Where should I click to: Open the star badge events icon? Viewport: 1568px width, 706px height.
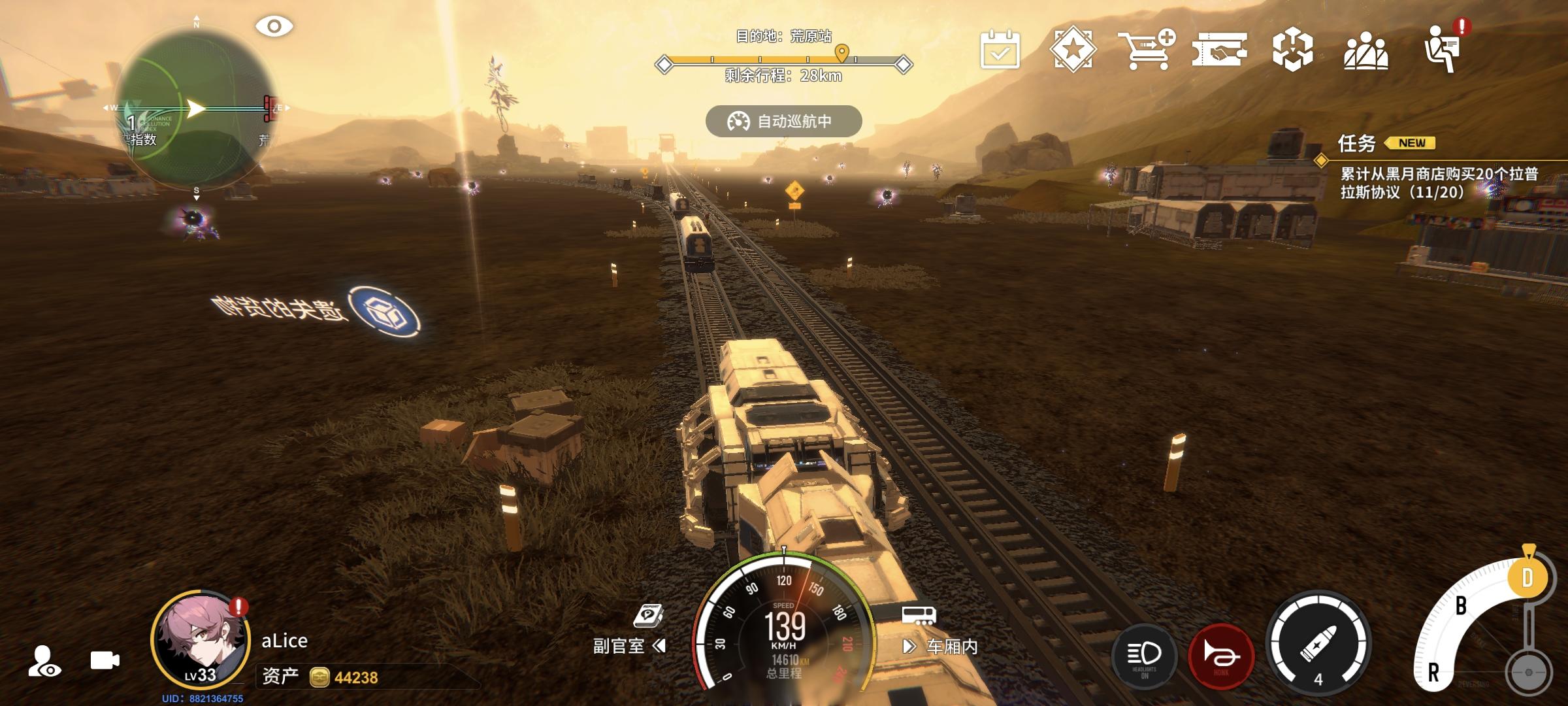tap(1073, 50)
